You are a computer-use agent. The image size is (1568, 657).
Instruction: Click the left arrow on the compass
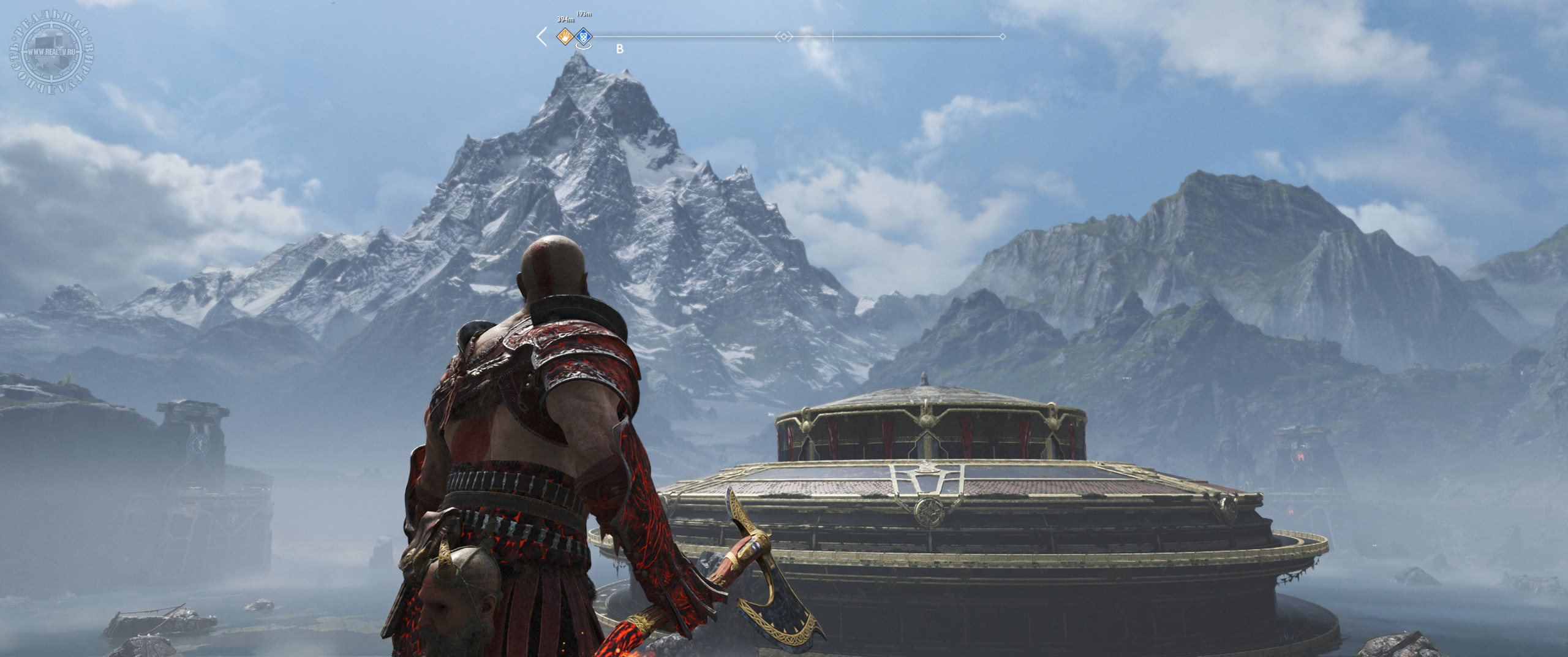tap(541, 37)
